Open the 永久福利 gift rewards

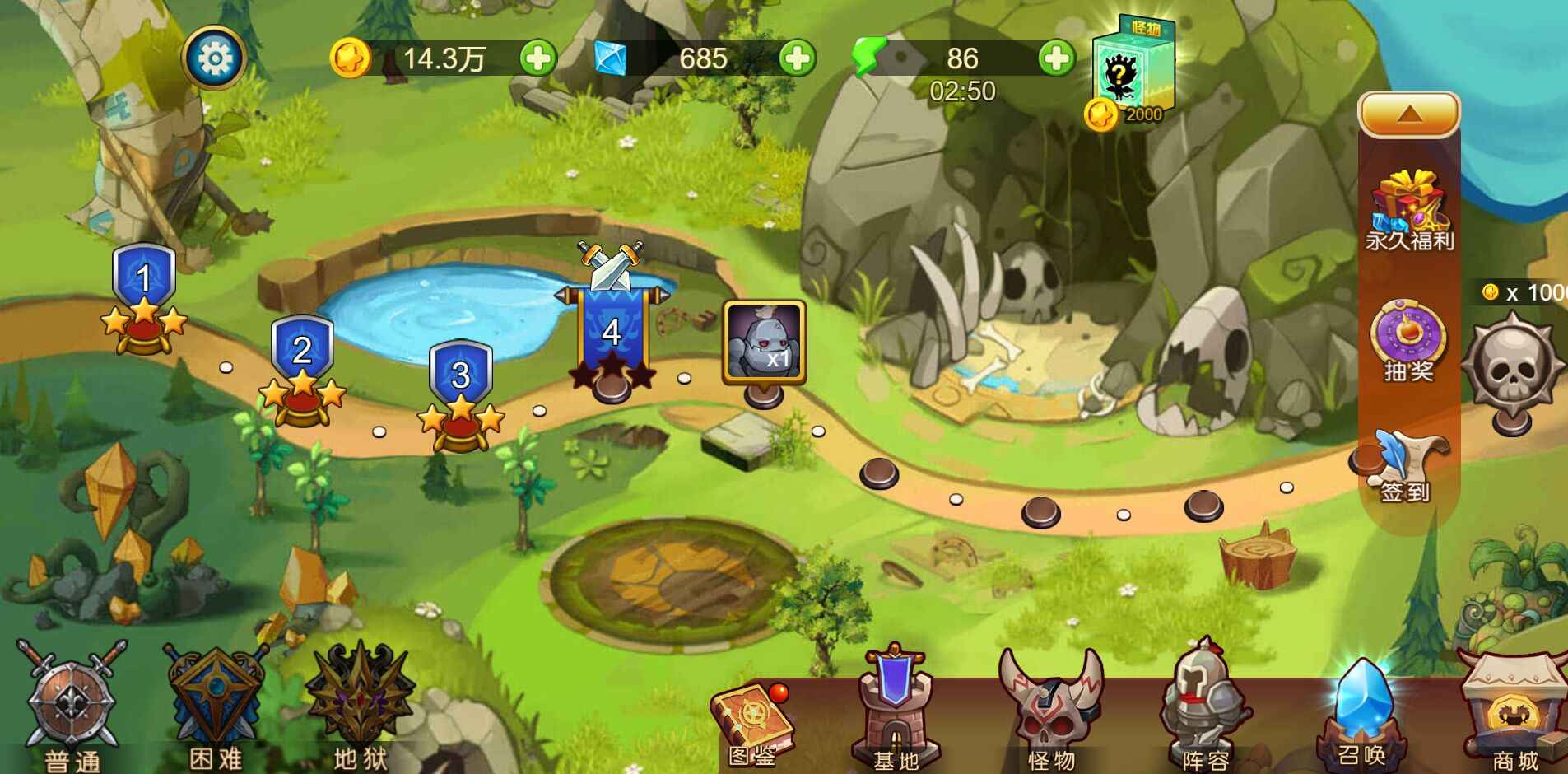1409,211
